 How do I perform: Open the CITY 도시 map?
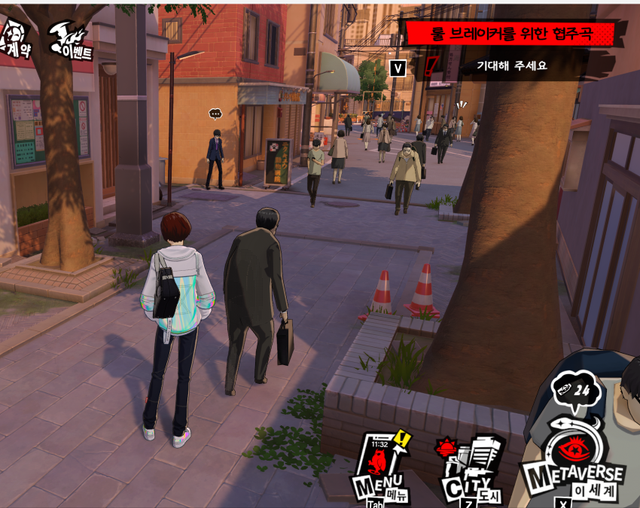tap(469, 470)
